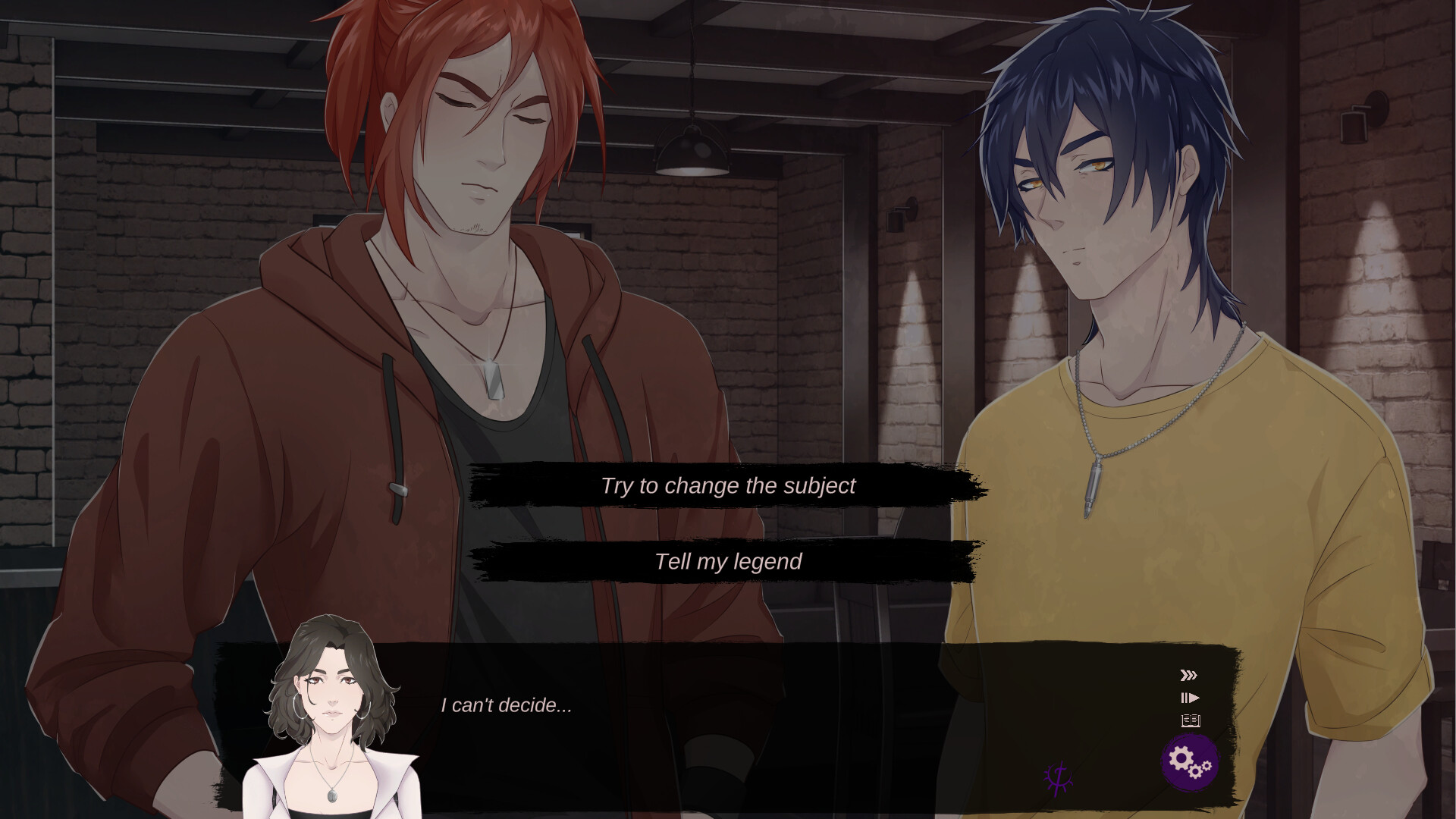Select the 'I can't decide...' dialogue line

tap(504, 707)
